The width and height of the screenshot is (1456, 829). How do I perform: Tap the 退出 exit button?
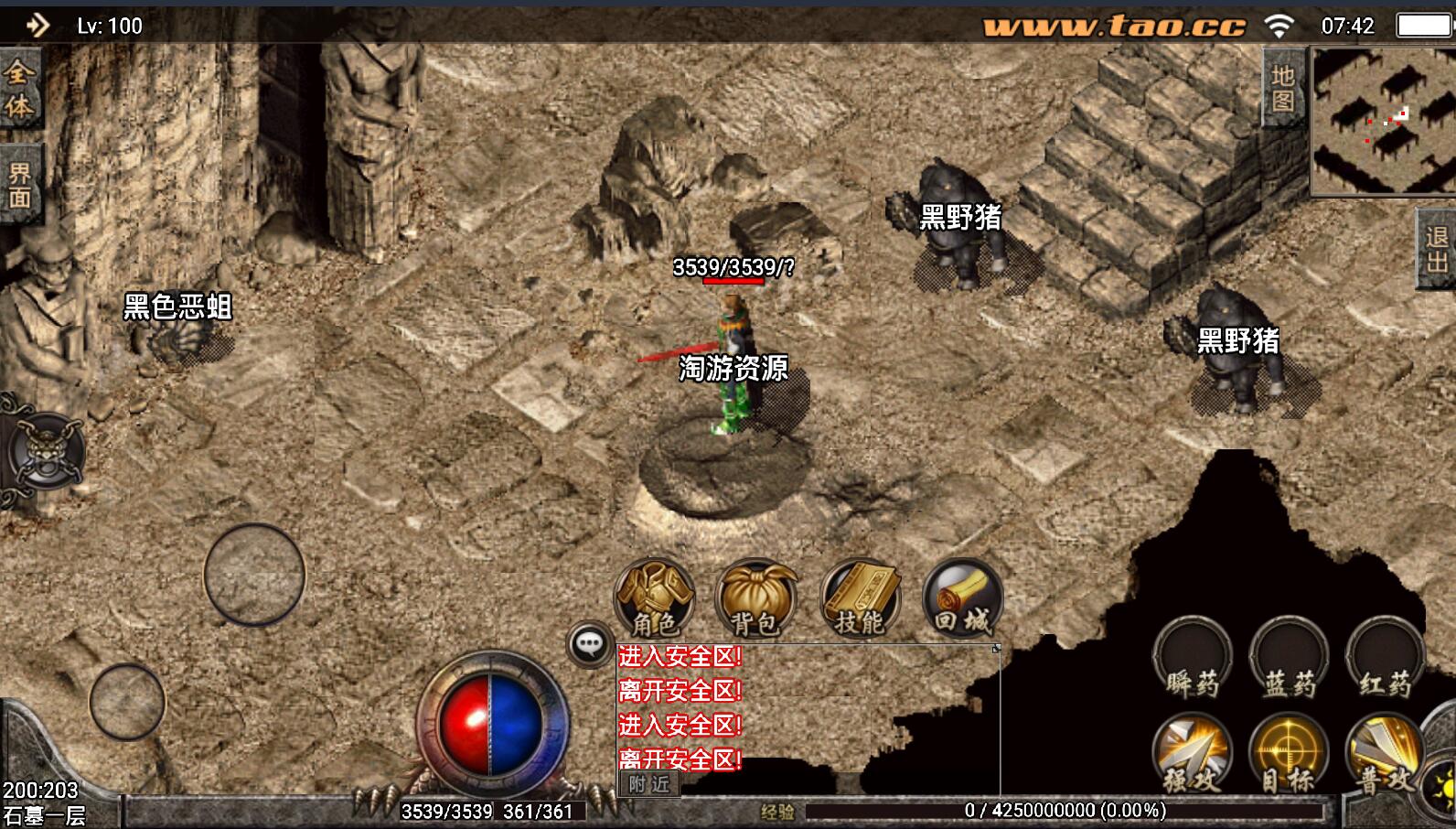(1438, 249)
